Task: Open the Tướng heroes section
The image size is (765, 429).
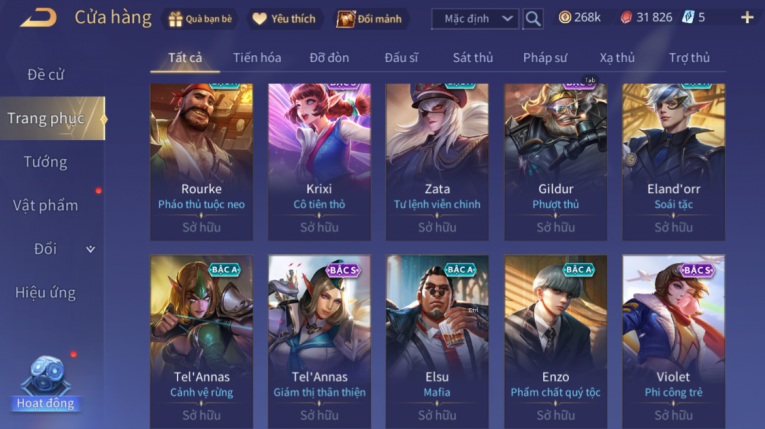Action: [x=46, y=162]
